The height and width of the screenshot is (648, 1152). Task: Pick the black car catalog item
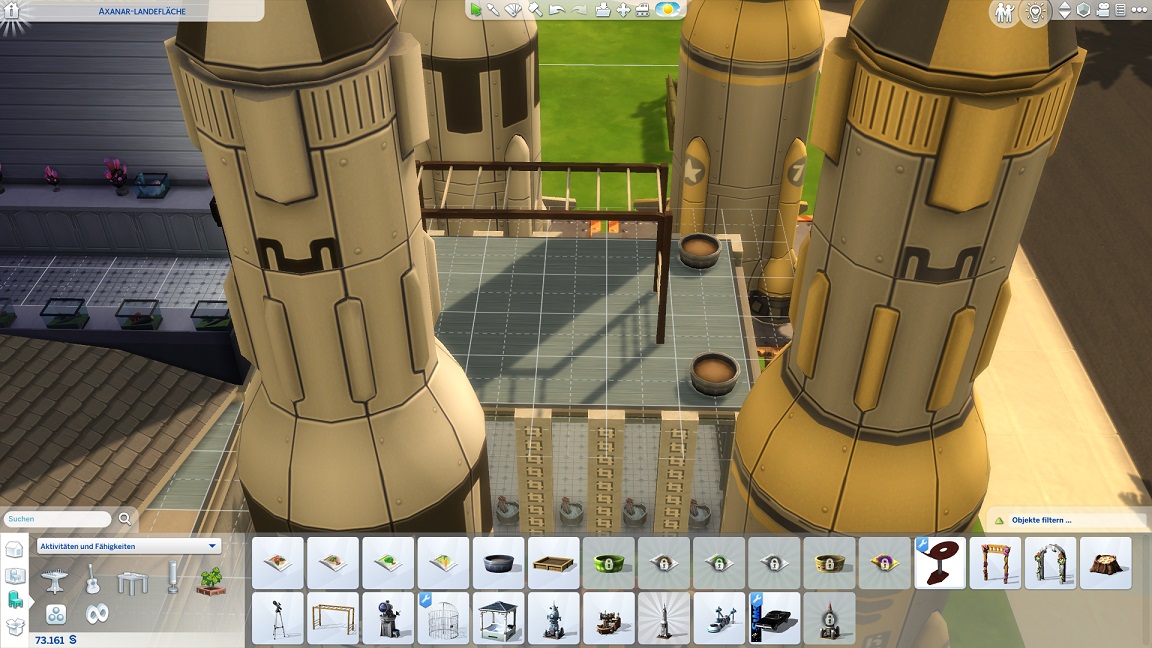[775, 618]
